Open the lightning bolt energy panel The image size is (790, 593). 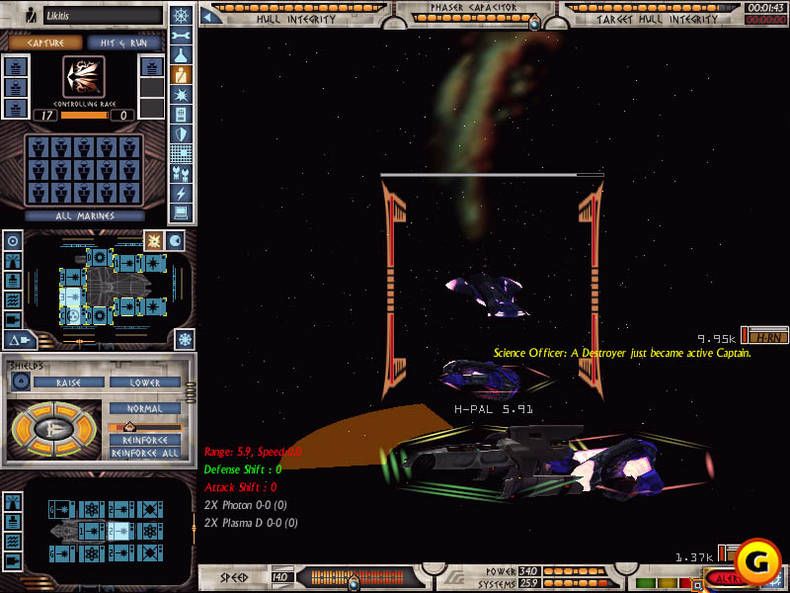181,192
